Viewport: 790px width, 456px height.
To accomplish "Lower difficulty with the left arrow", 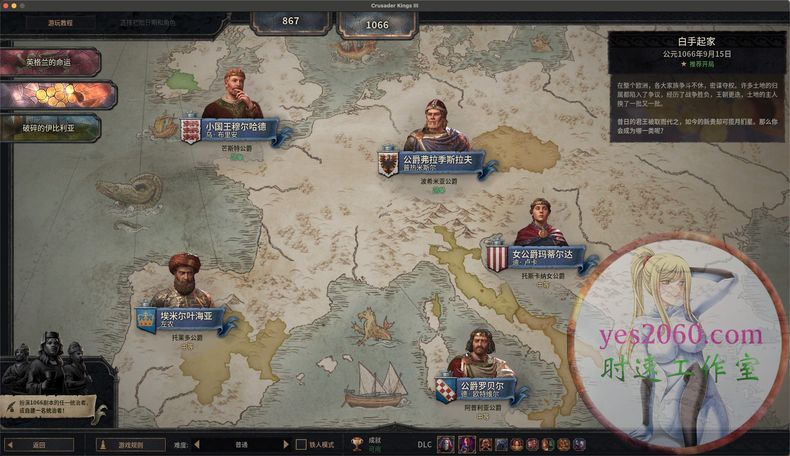I will tap(196, 444).
